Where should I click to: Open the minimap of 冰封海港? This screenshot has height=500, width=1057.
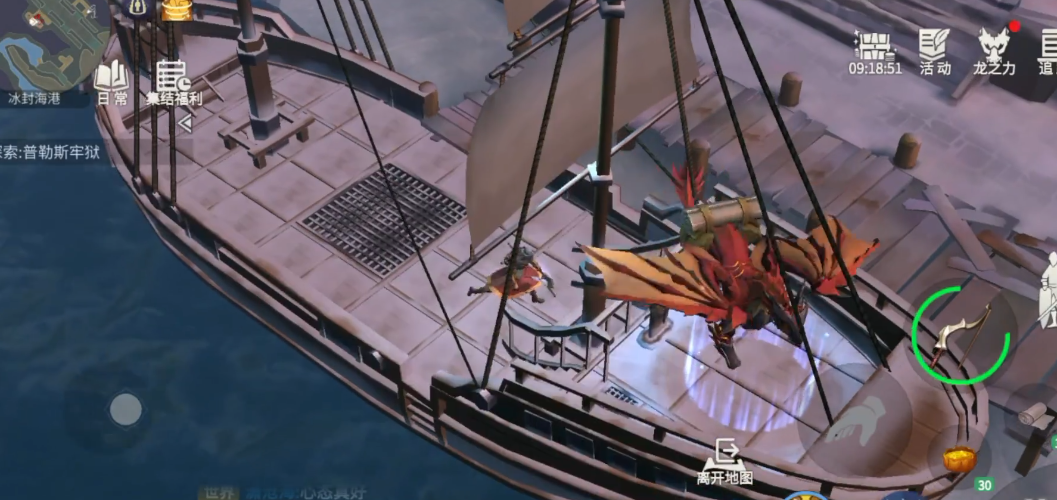click(x=52, y=45)
